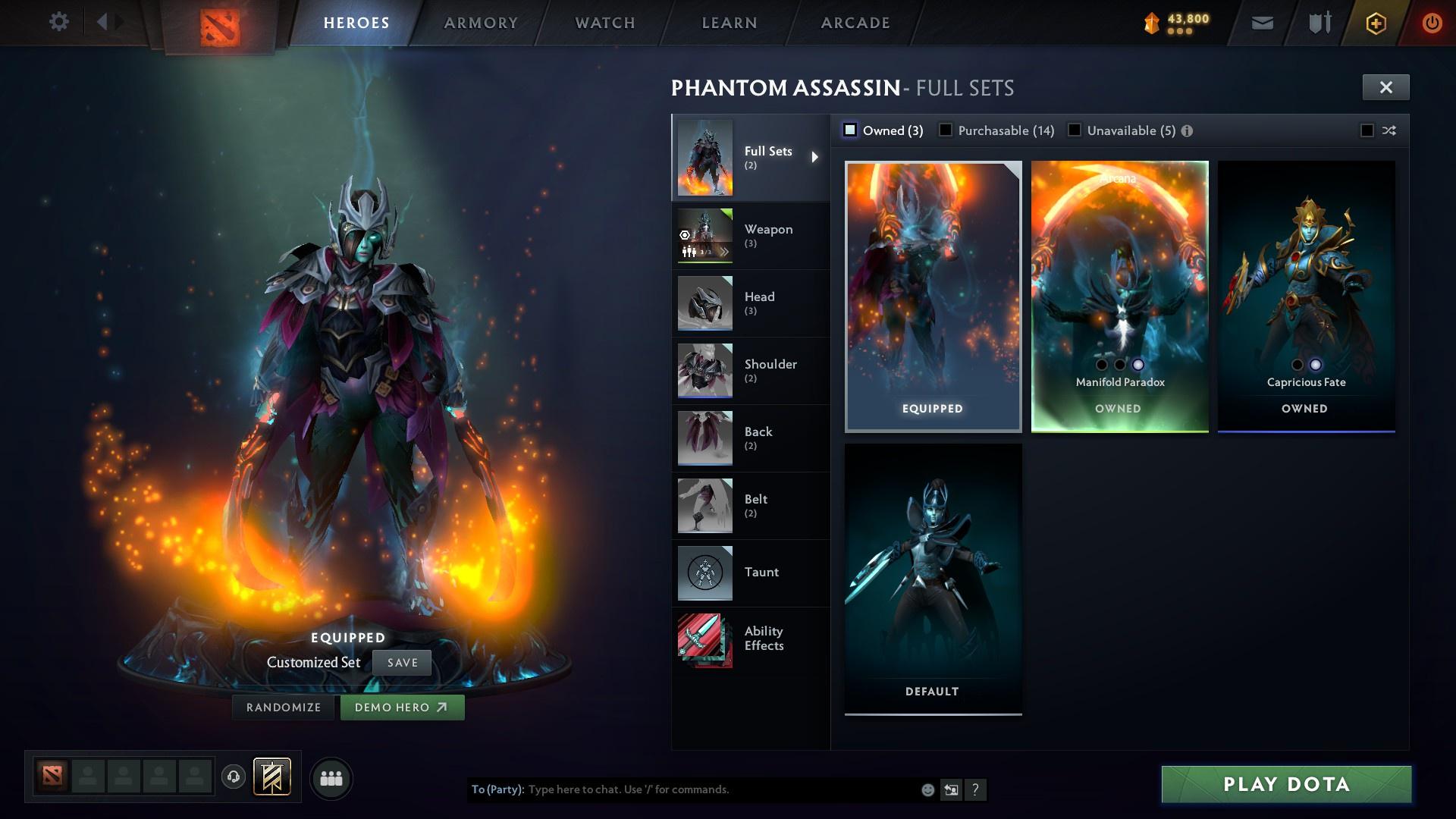Toggle the Unavailable (5) filter

[1075, 130]
